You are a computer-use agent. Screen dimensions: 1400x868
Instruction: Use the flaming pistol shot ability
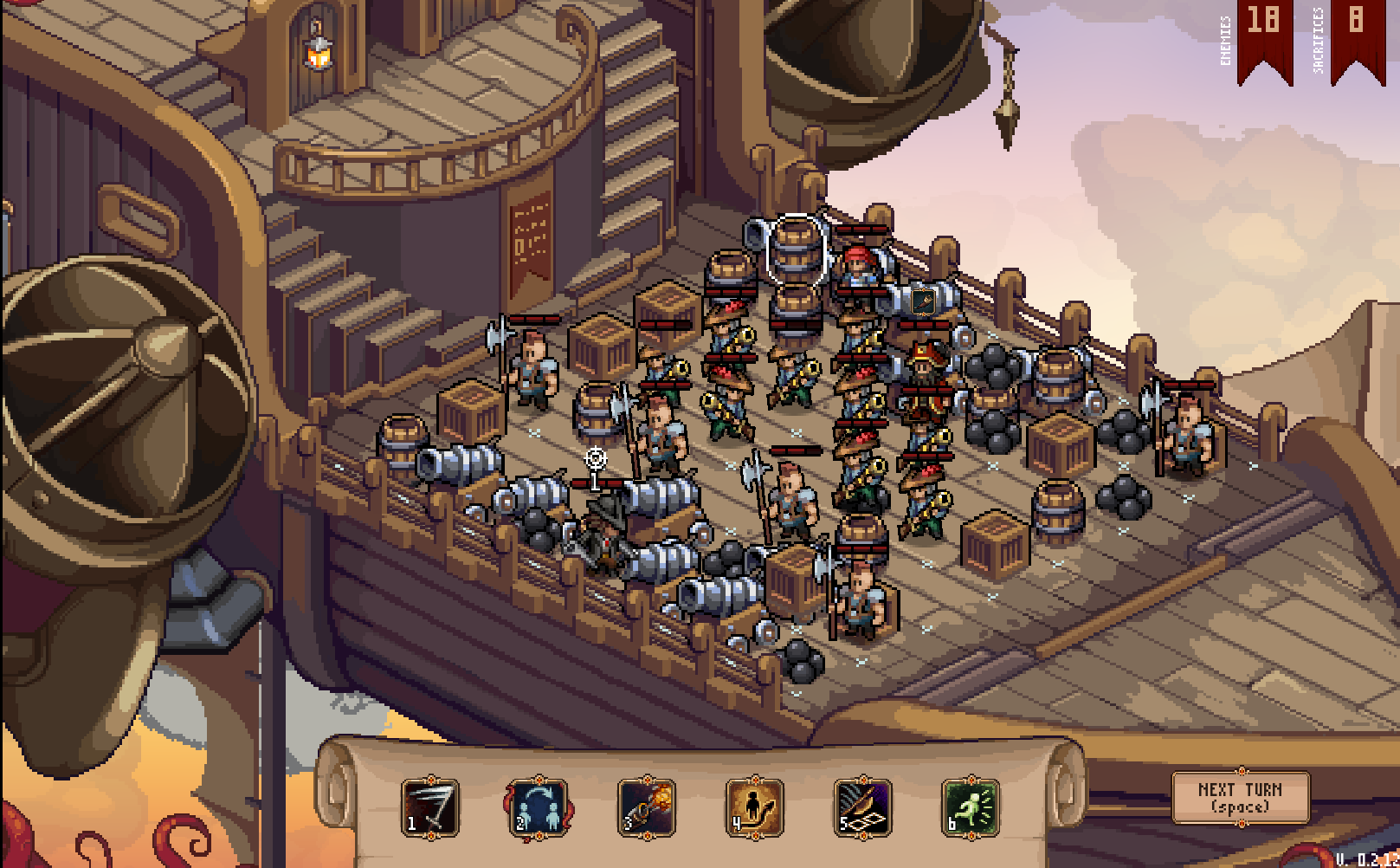point(647,807)
